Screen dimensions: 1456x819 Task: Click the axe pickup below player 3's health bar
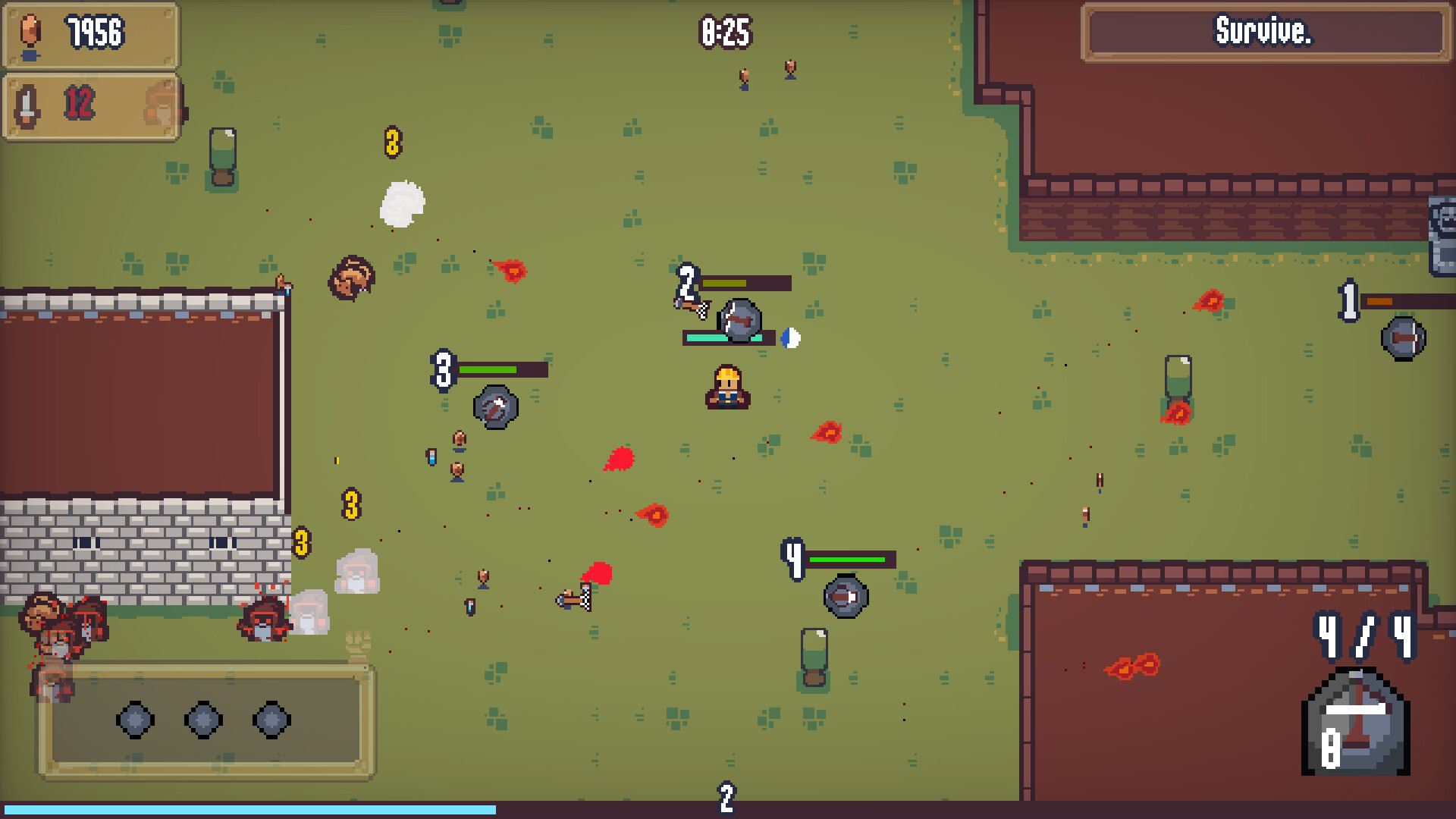click(x=494, y=407)
